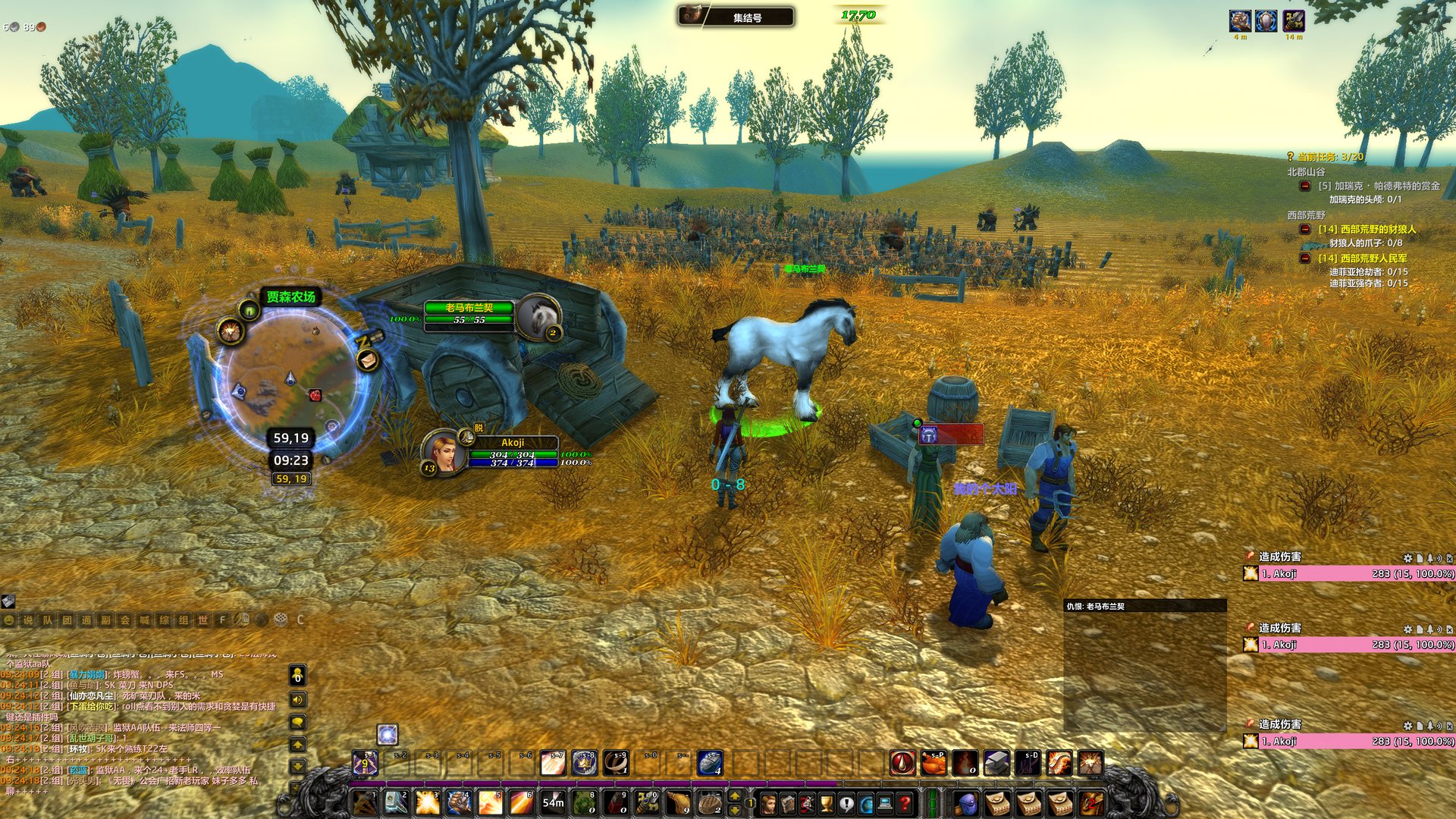Image resolution: width=1456 pixels, height=819 pixels.
Task: Select the 喊 yell chat channel button
Action: click(144, 620)
